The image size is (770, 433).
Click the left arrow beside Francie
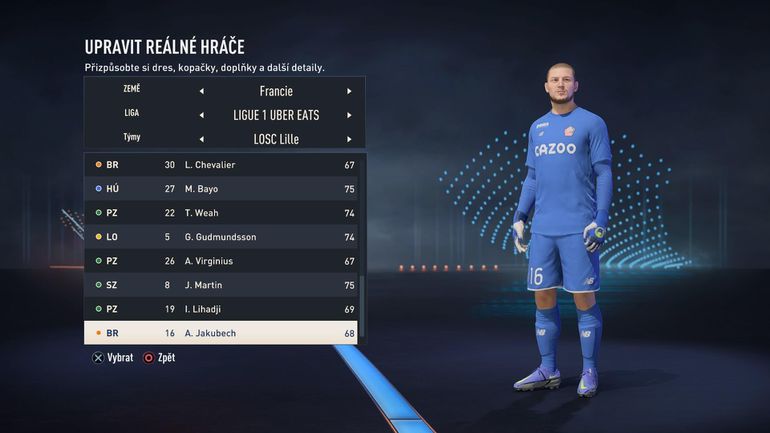point(202,91)
